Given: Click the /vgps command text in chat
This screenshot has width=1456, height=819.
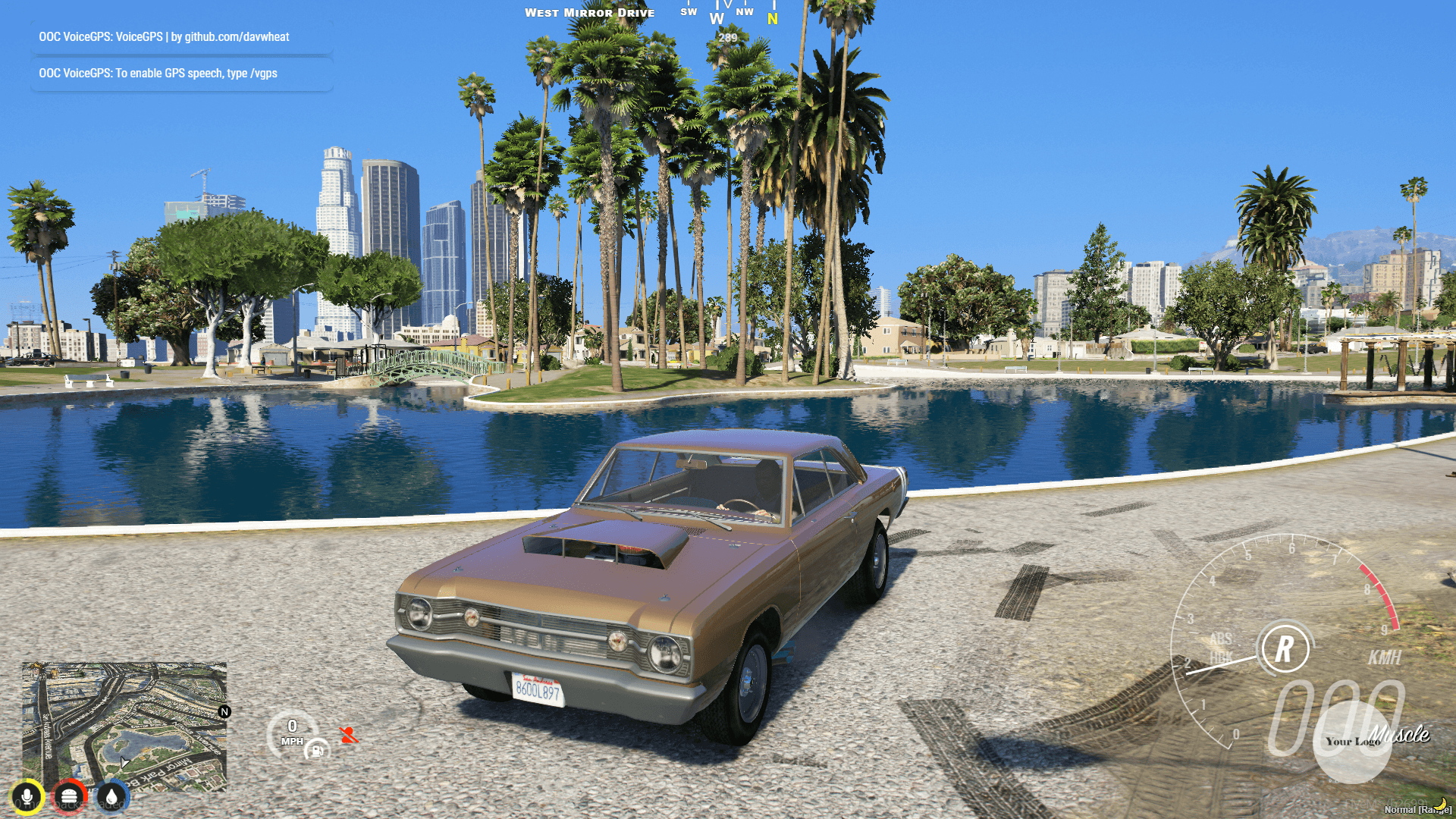Looking at the screenshot, I should tap(262, 74).
